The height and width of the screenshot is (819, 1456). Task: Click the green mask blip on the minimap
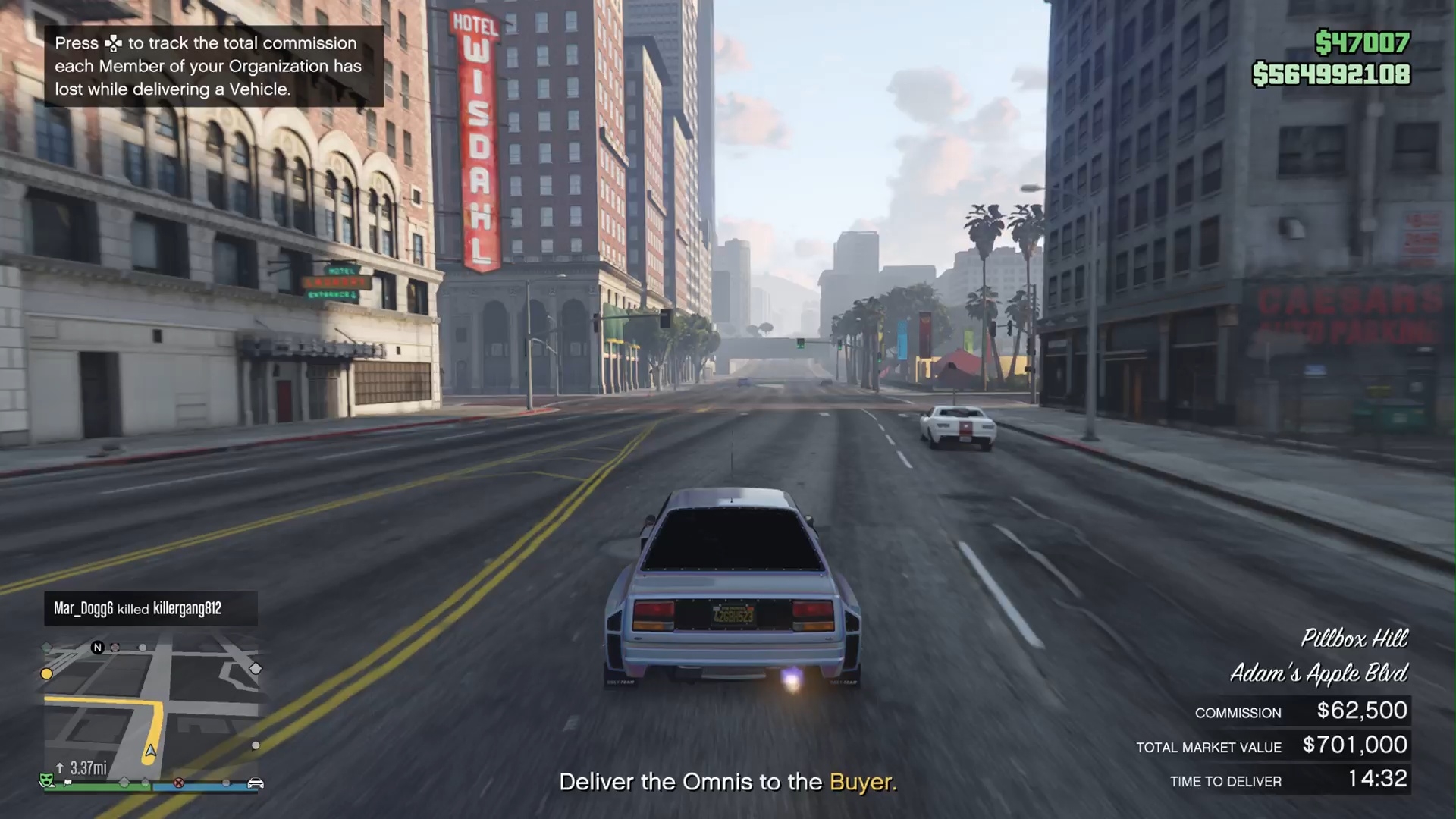click(x=47, y=779)
